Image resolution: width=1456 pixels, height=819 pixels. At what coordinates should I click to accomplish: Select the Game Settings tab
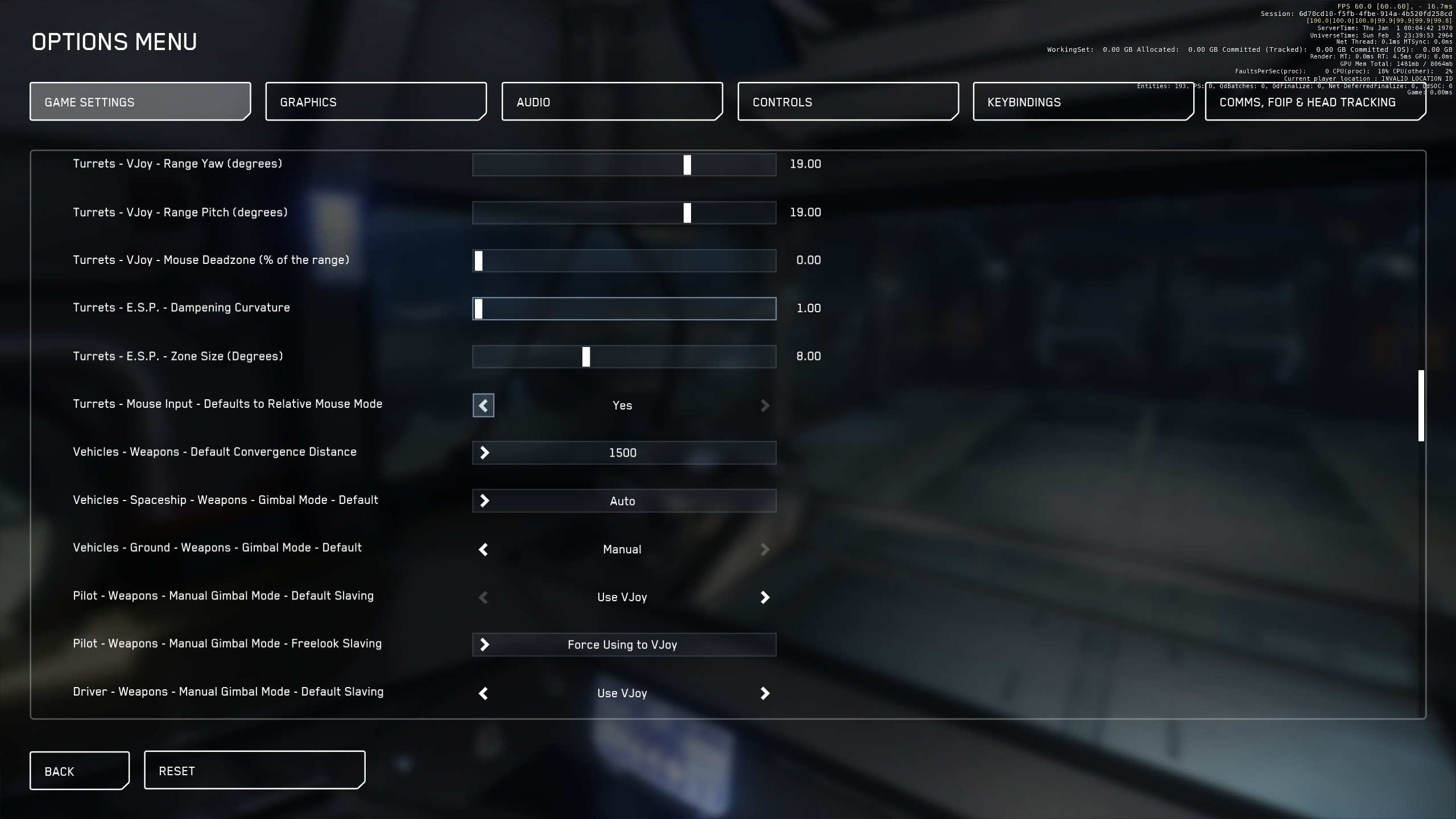140,102
